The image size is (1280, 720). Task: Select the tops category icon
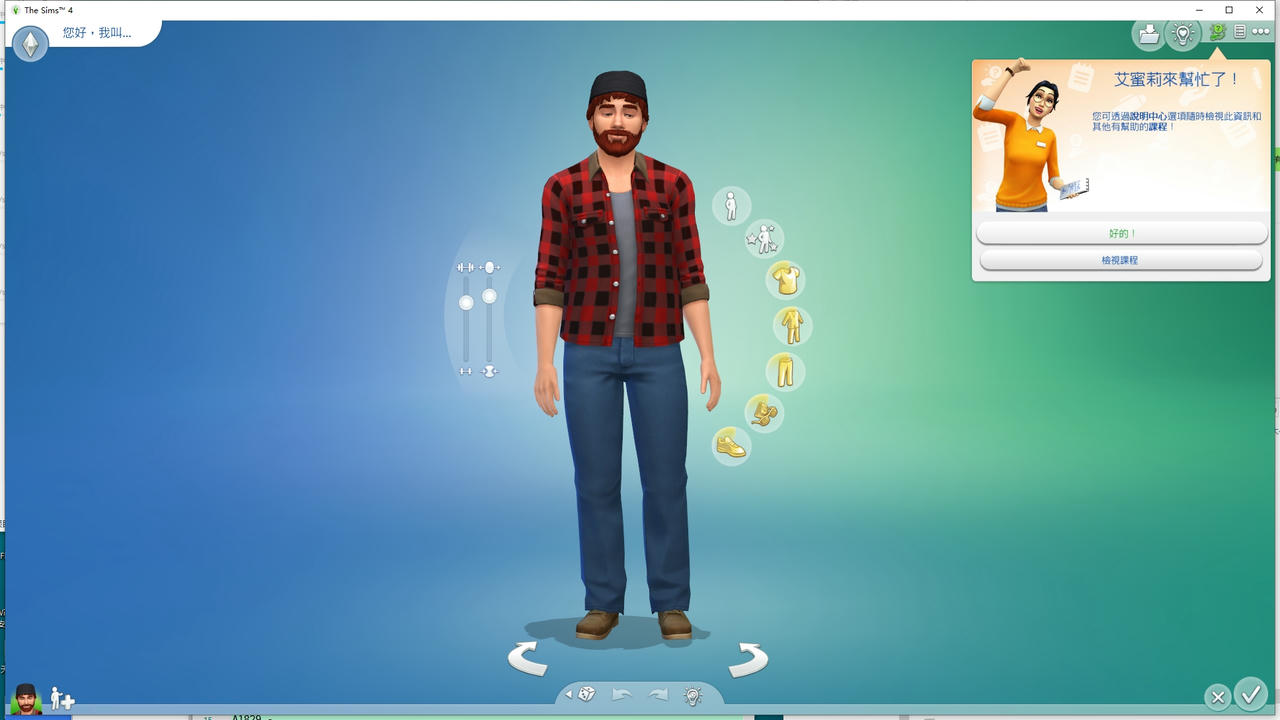click(785, 280)
